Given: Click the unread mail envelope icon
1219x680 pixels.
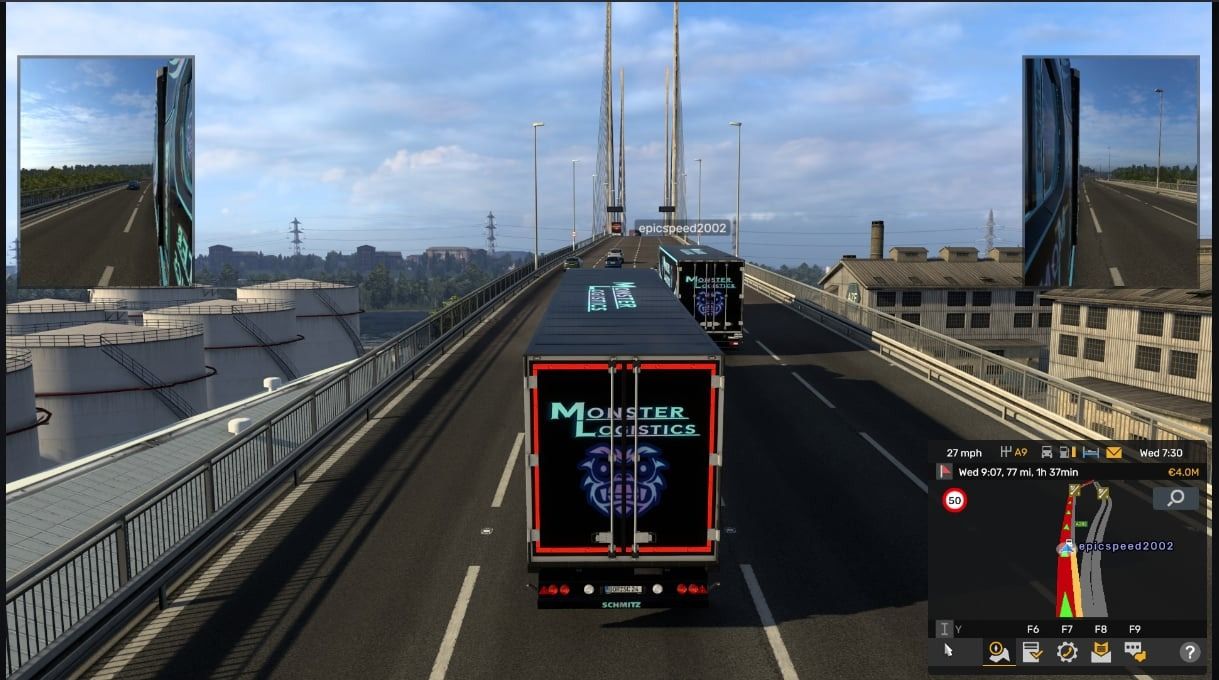Looking at the screenshot, I should pyautogui.click(x=1114, y=453).
